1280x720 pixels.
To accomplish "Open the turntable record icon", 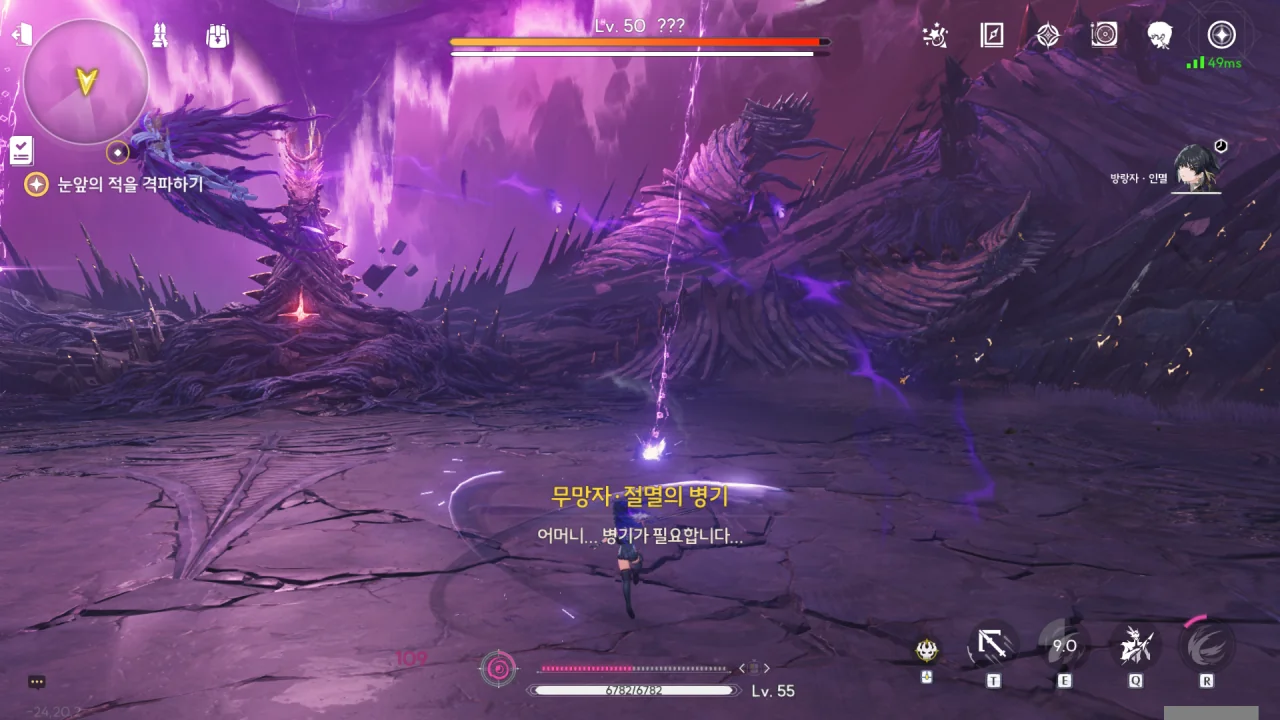I will pyautogui.click(x=1104, y=36).
